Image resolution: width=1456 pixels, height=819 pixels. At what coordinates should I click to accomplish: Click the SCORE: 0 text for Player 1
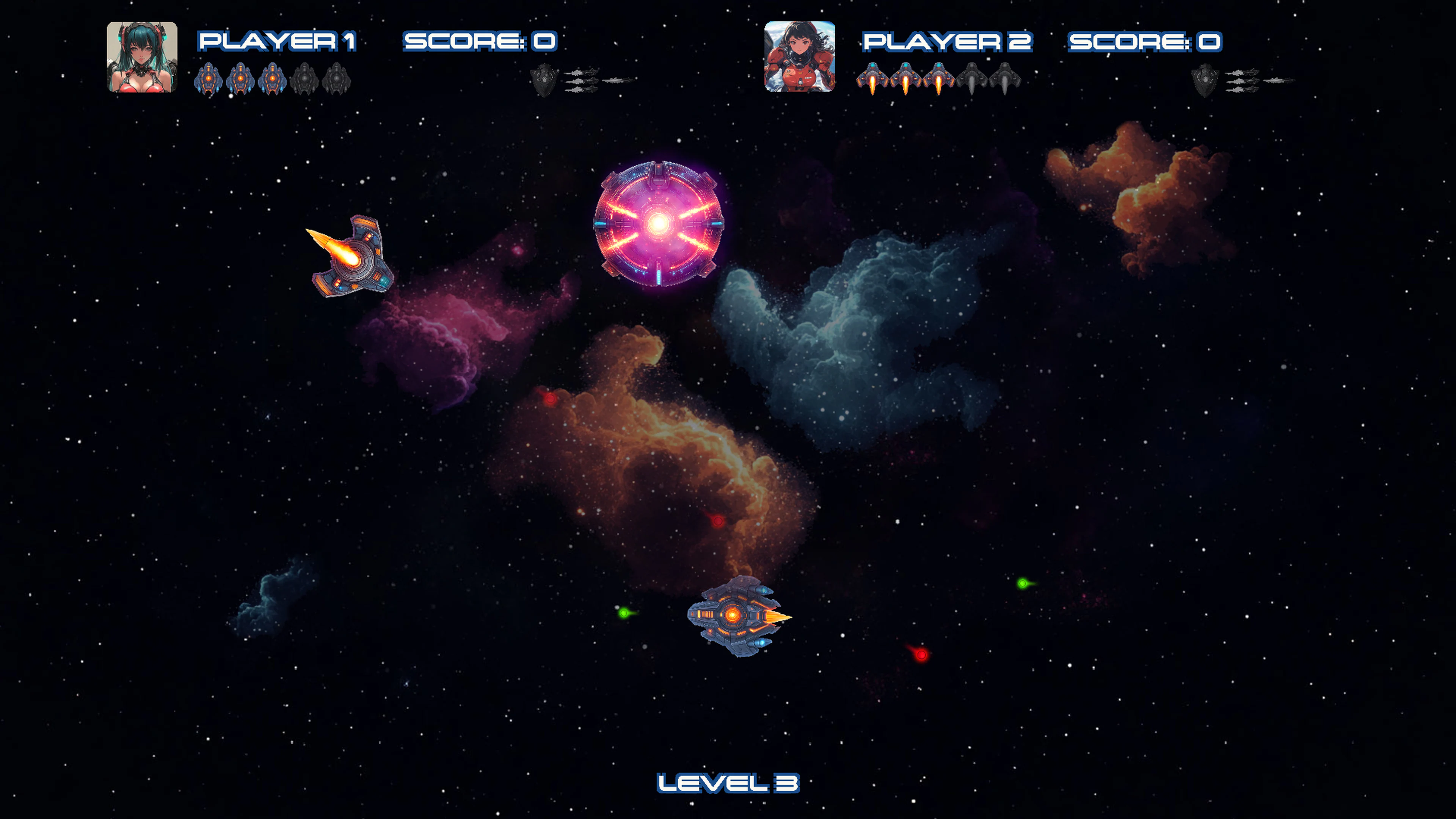point(480,41)
